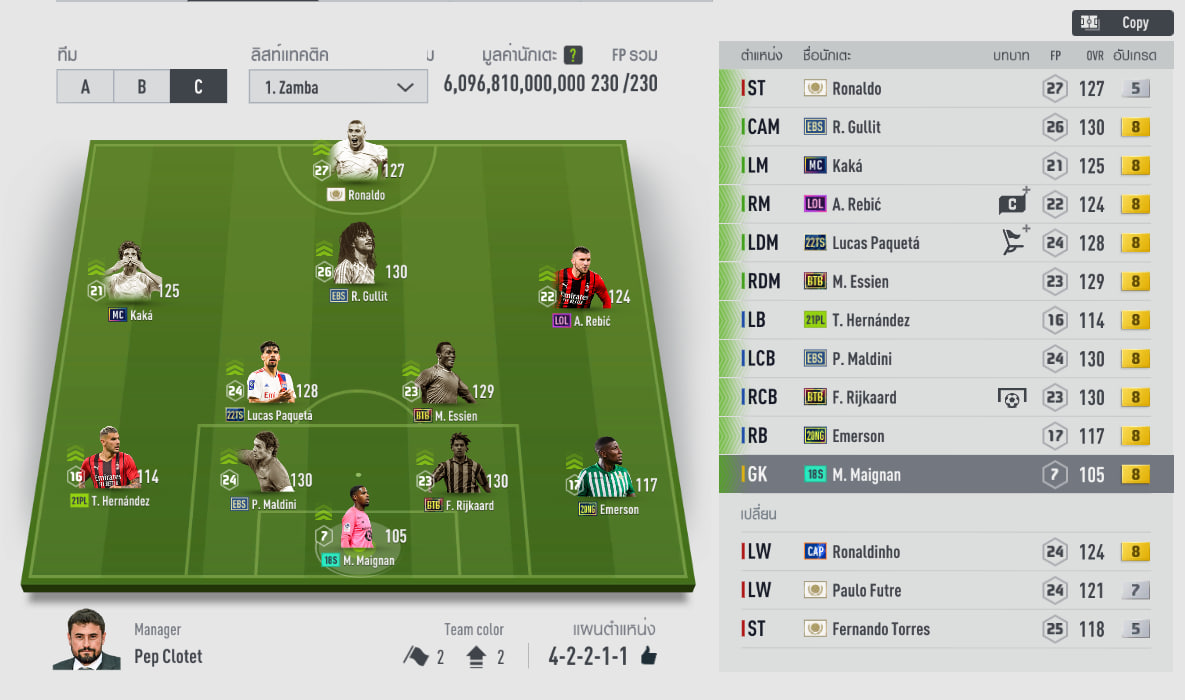
Task: Select P. Maldini's LCB list row
Action: (x=945, y=359)
